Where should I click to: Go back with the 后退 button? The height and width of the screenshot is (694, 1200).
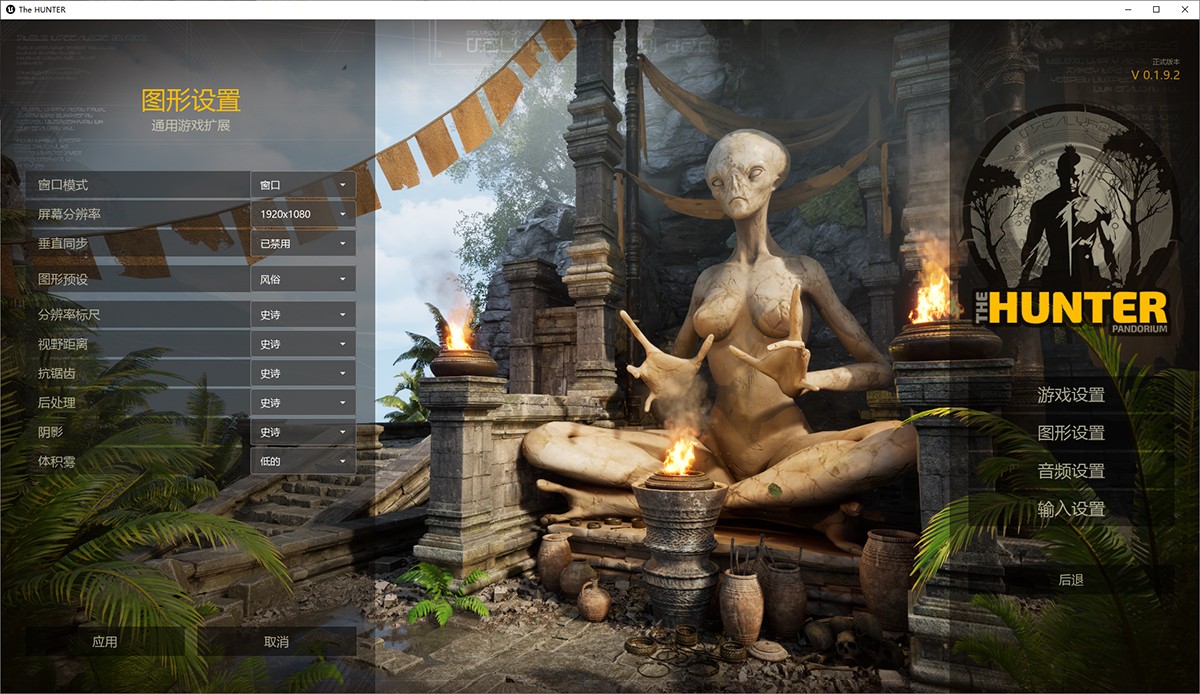point(1071,580)
